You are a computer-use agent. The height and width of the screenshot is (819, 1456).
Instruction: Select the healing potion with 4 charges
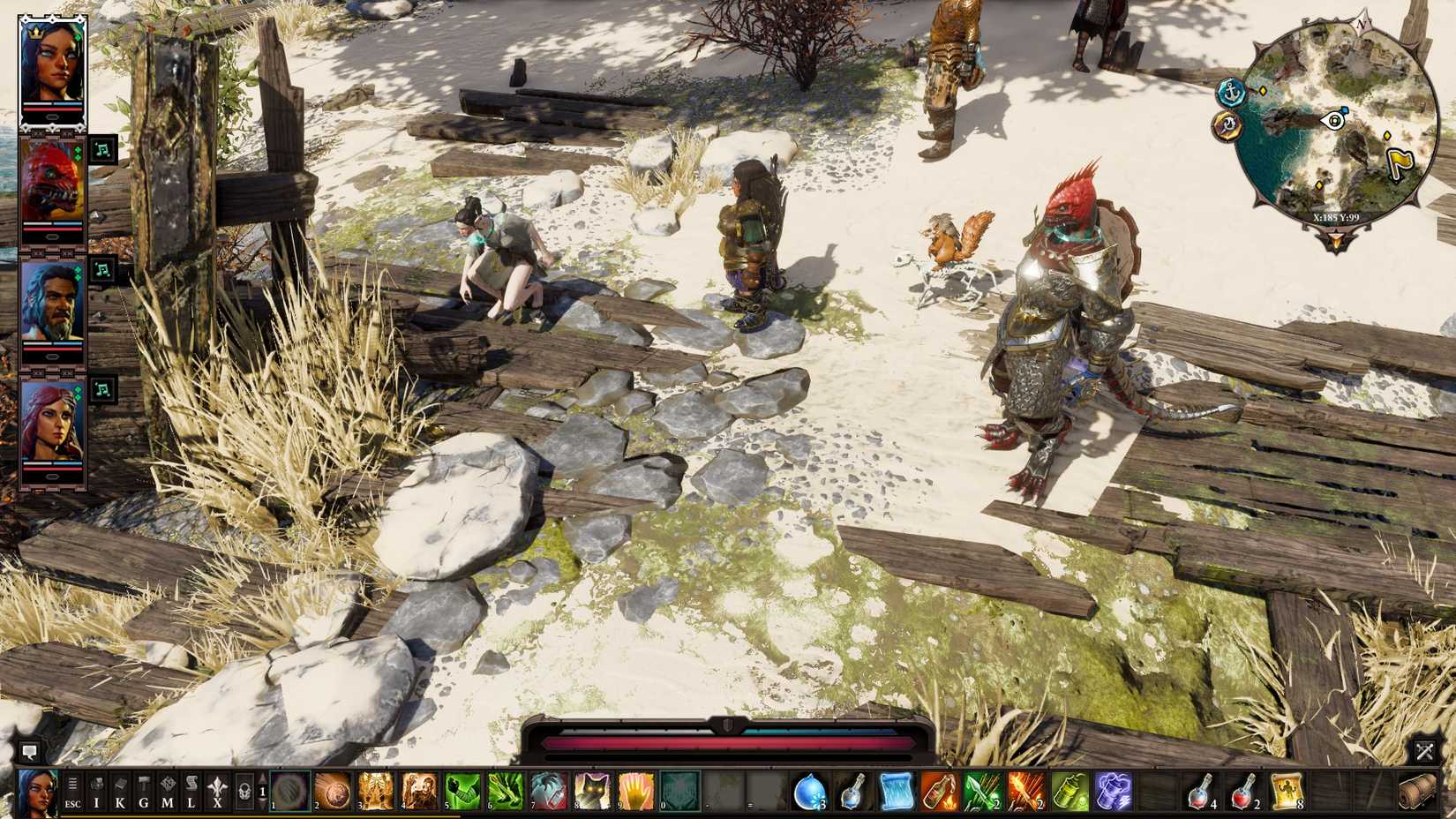(x=1202, y=791)
